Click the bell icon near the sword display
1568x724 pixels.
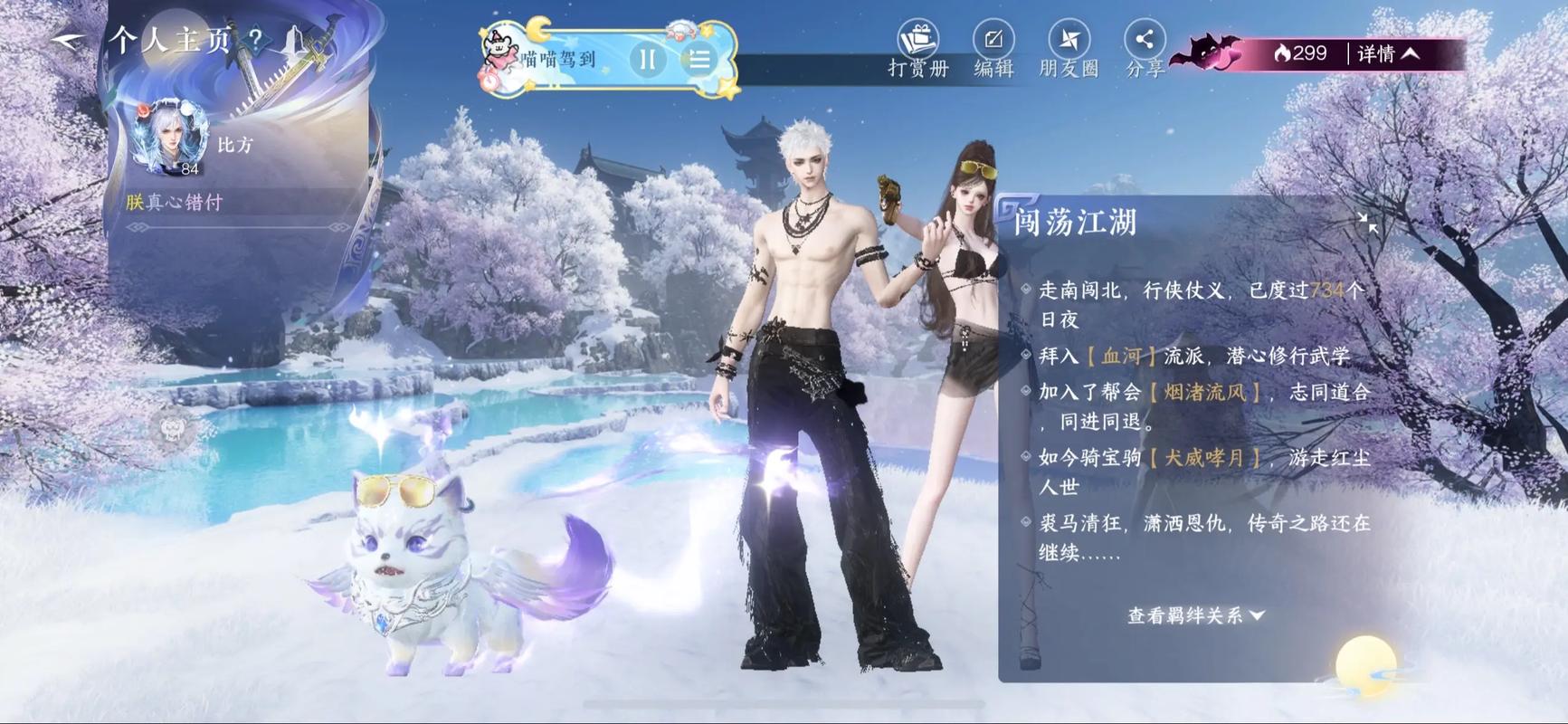tap(294, 41)
